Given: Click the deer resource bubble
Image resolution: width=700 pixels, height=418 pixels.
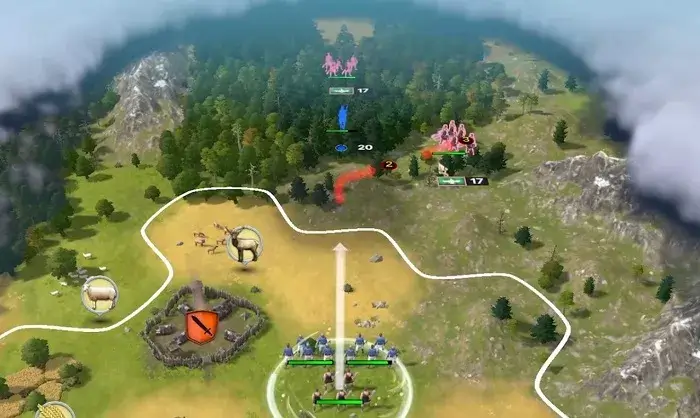Looking at the screenshot, I should [243, 243].
